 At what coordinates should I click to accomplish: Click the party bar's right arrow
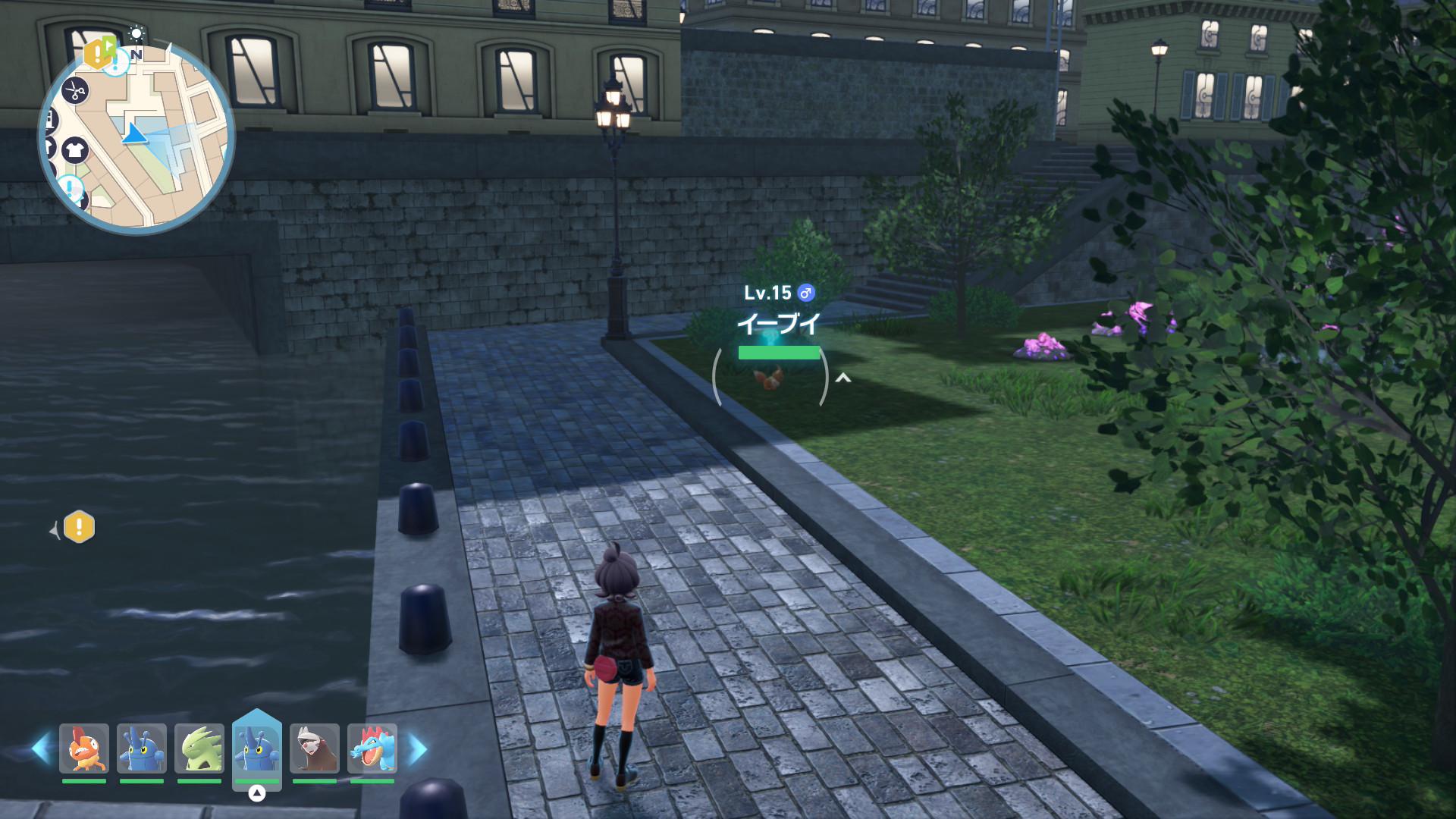click(x=418, y=748)
